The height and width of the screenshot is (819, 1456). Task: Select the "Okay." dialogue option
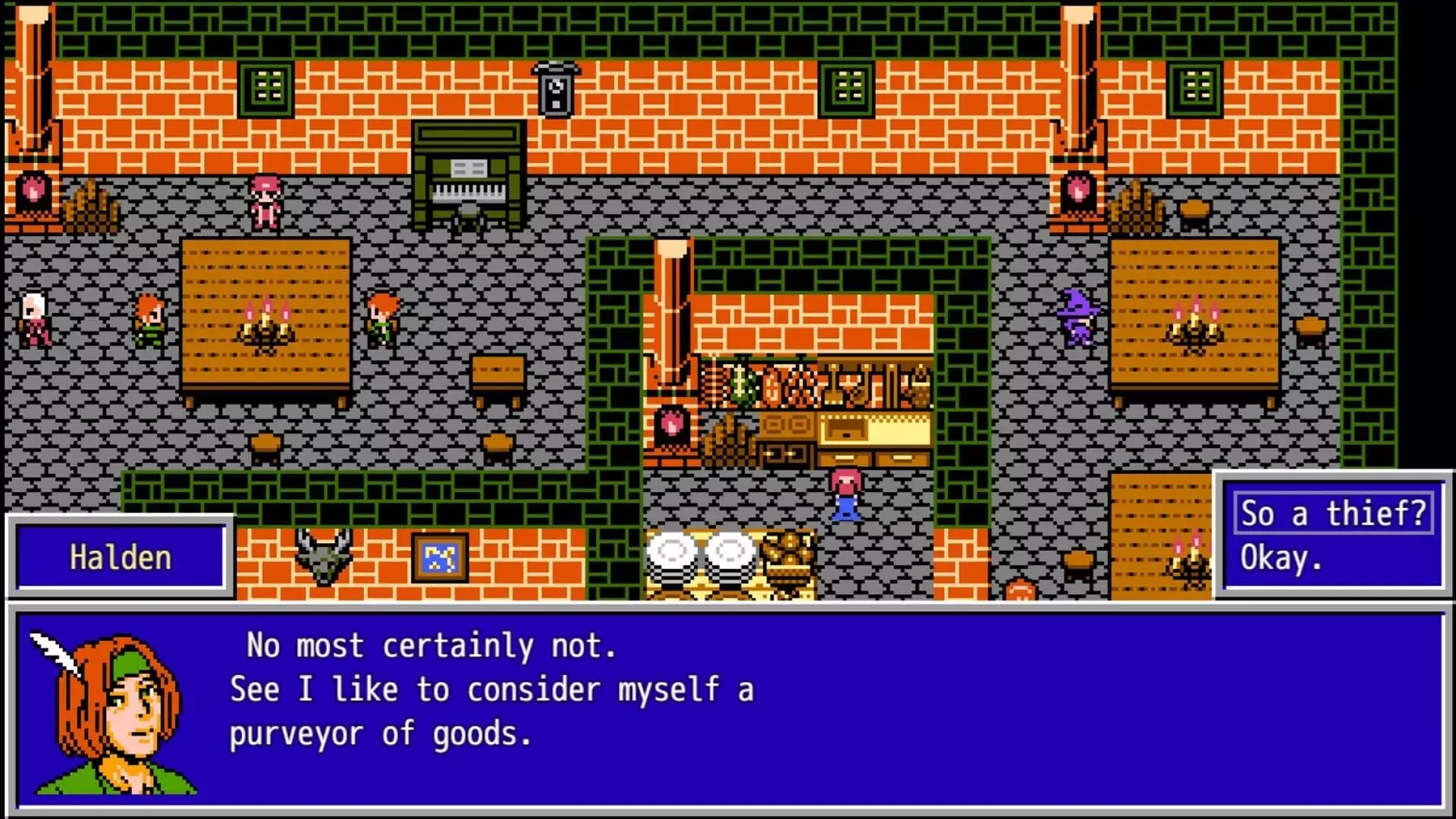[1281, 559]
